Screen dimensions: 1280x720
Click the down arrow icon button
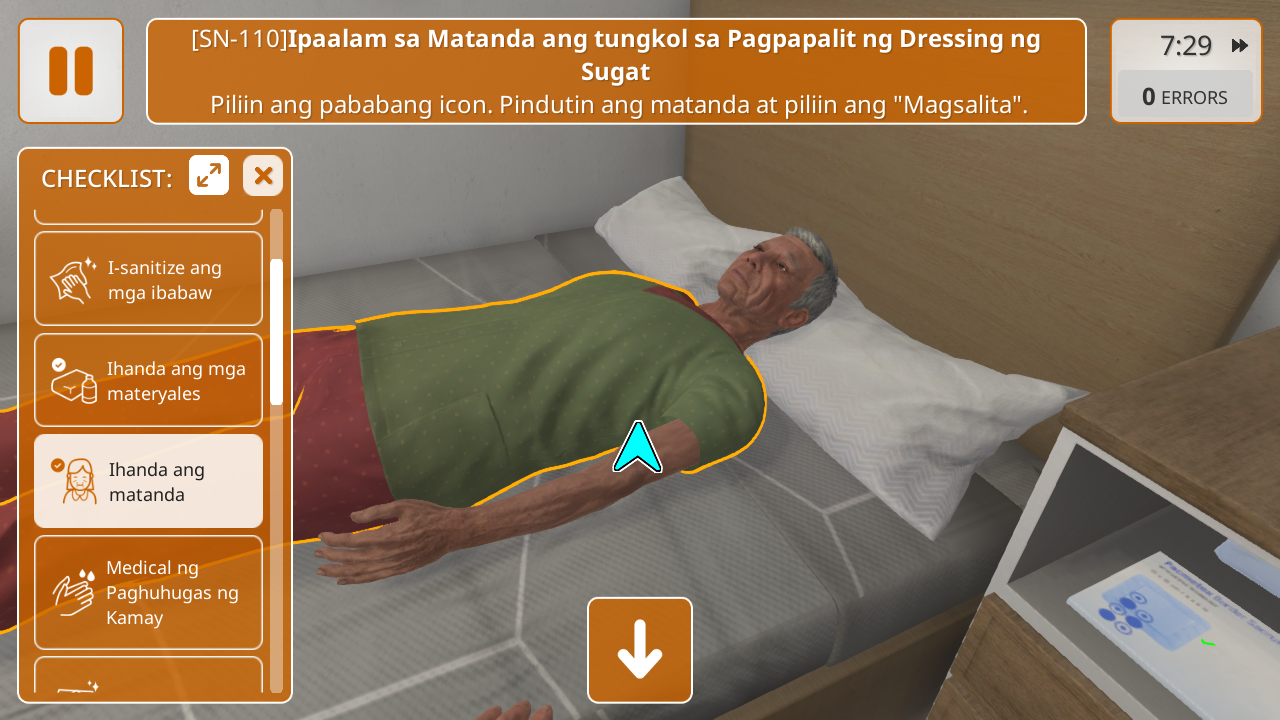click(x=640, y=650)
